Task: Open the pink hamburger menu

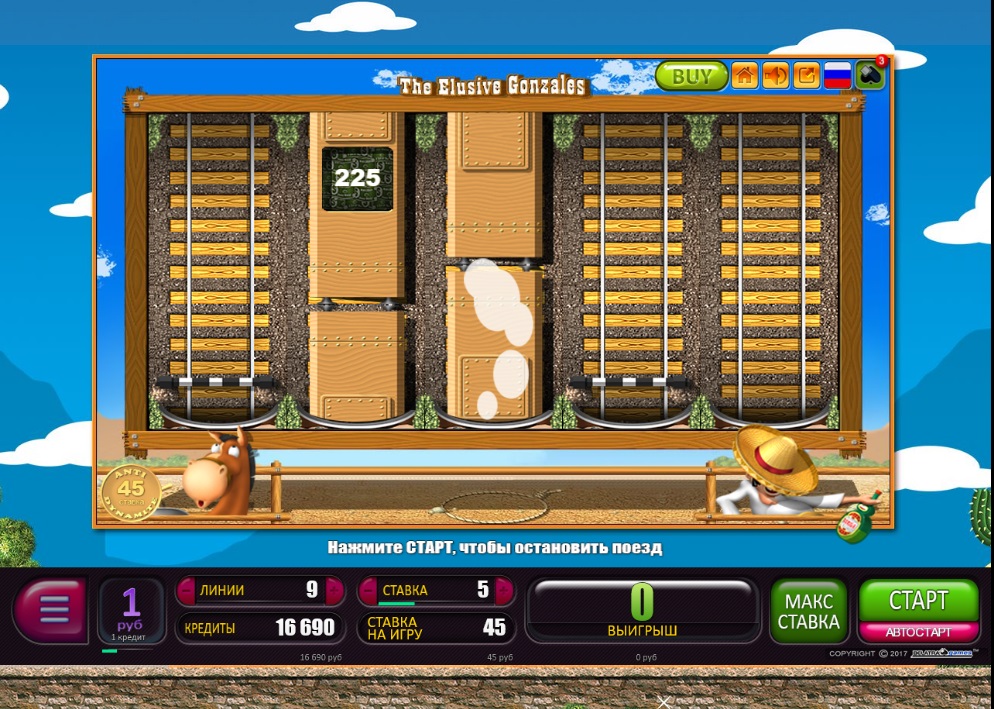Action: tap(53, 606)
